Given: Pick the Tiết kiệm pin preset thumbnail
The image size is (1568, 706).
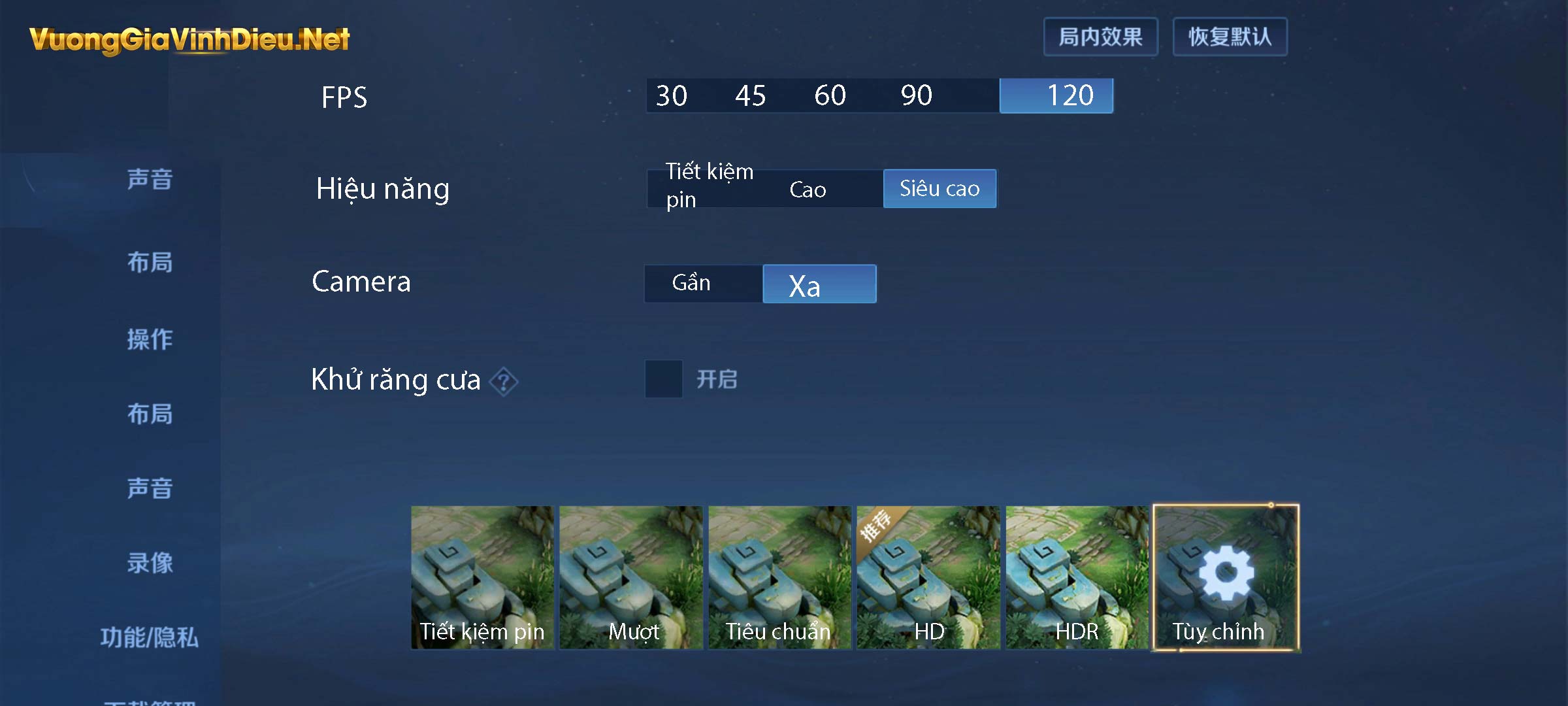Looking at the screenshot, I should click(x=482, y=575).
